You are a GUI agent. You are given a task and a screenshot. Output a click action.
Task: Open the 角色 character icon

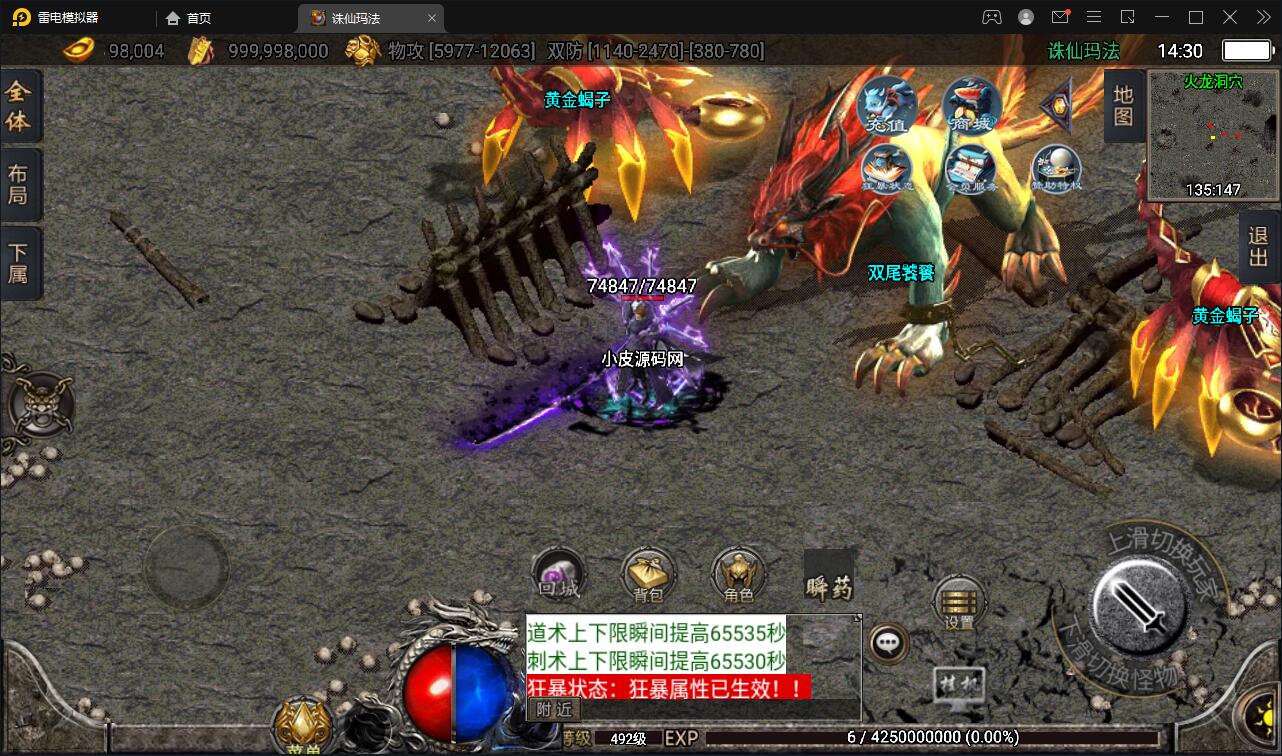(737, 573)
